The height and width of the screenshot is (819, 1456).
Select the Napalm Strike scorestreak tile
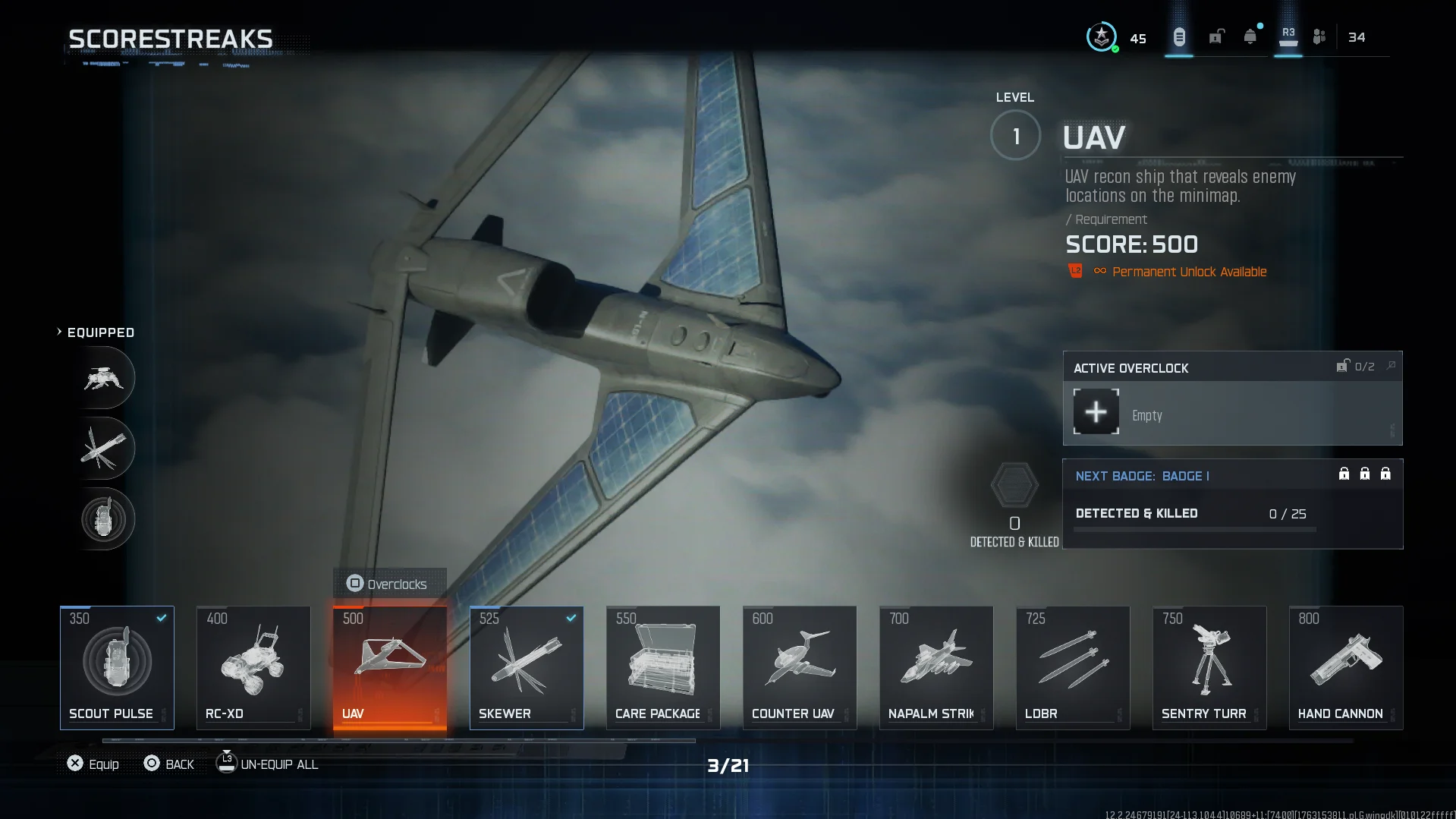[936, 667]
